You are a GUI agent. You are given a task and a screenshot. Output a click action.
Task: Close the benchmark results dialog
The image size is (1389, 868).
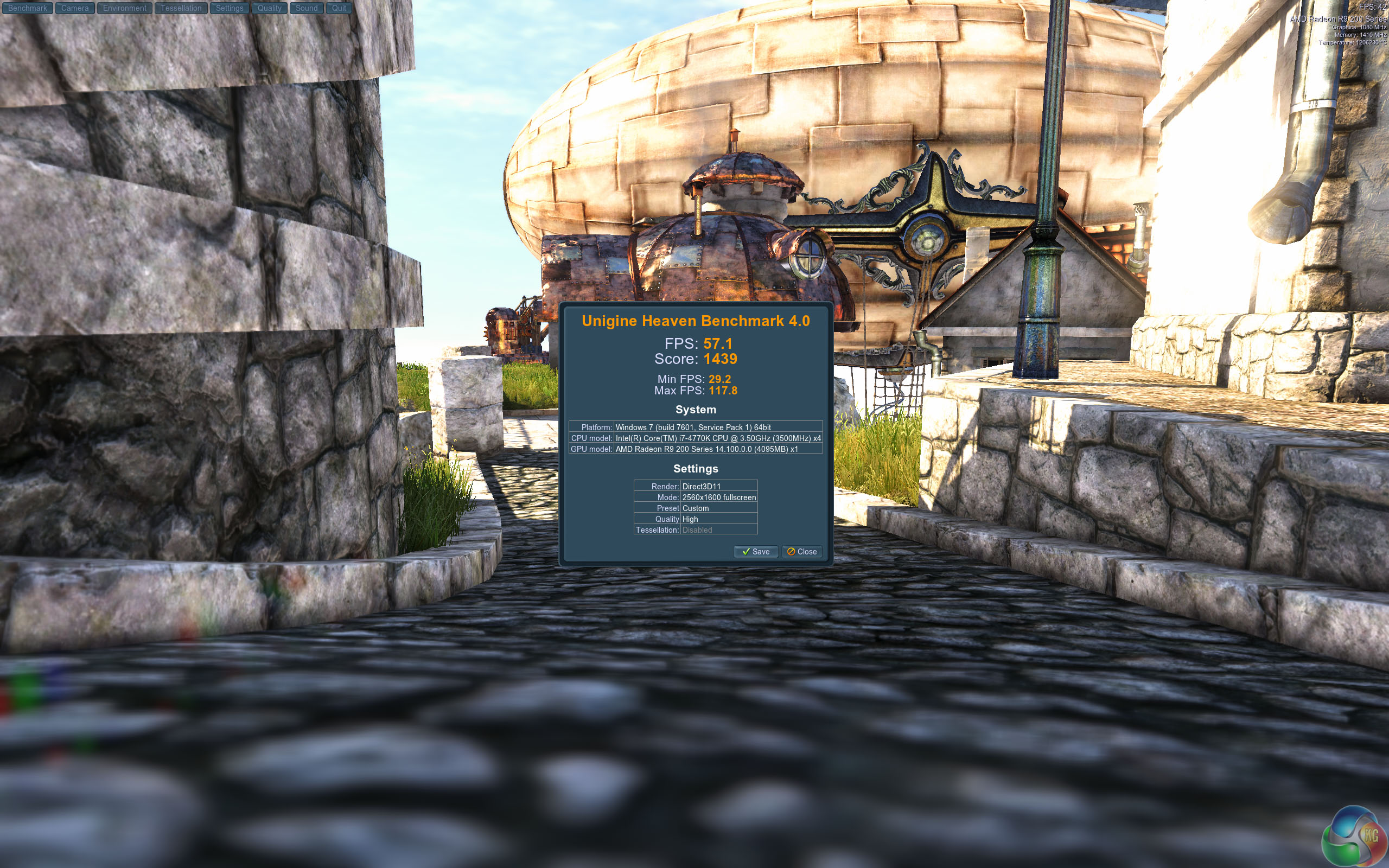(802, 552)
